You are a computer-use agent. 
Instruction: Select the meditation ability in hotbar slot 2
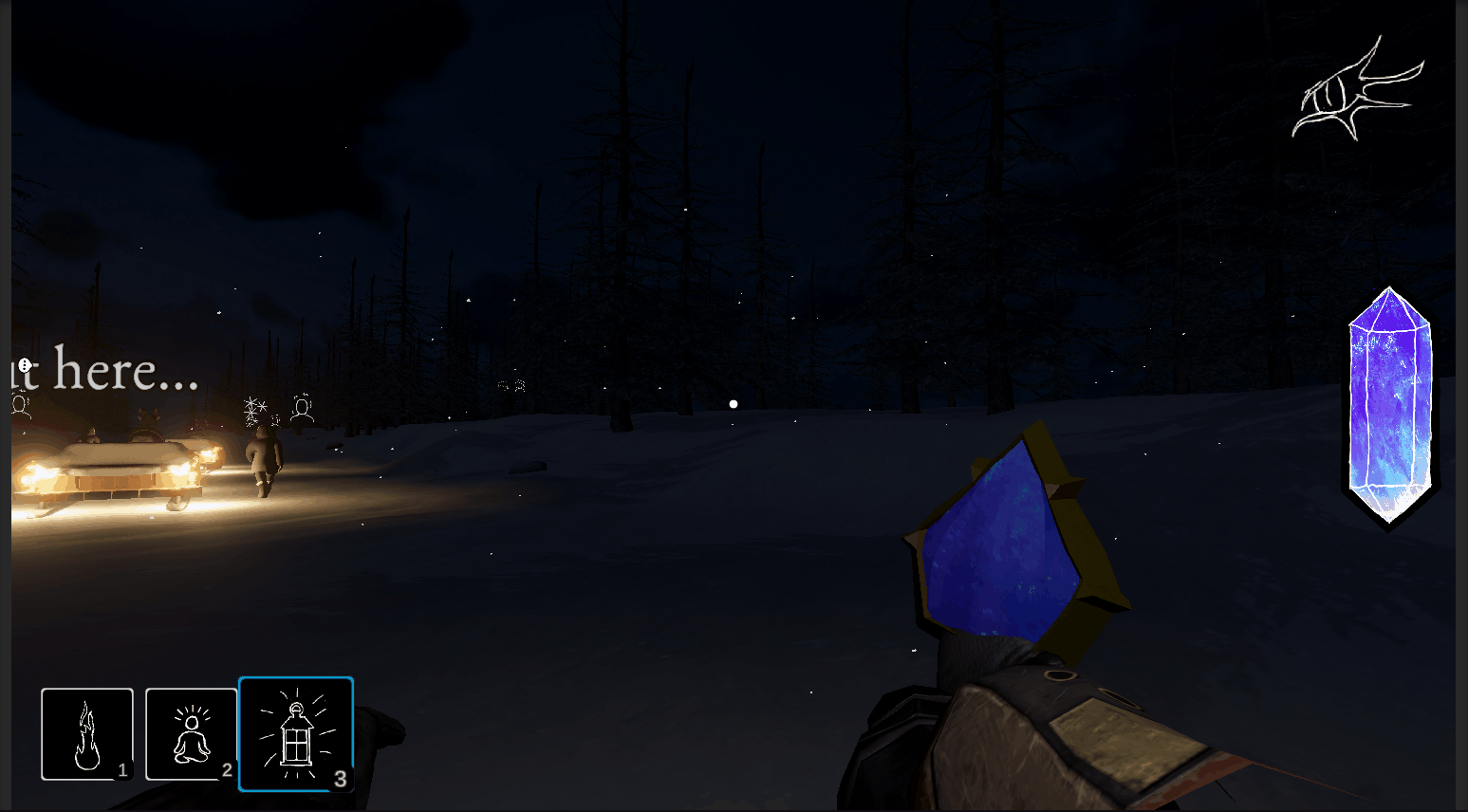[192, 732]
